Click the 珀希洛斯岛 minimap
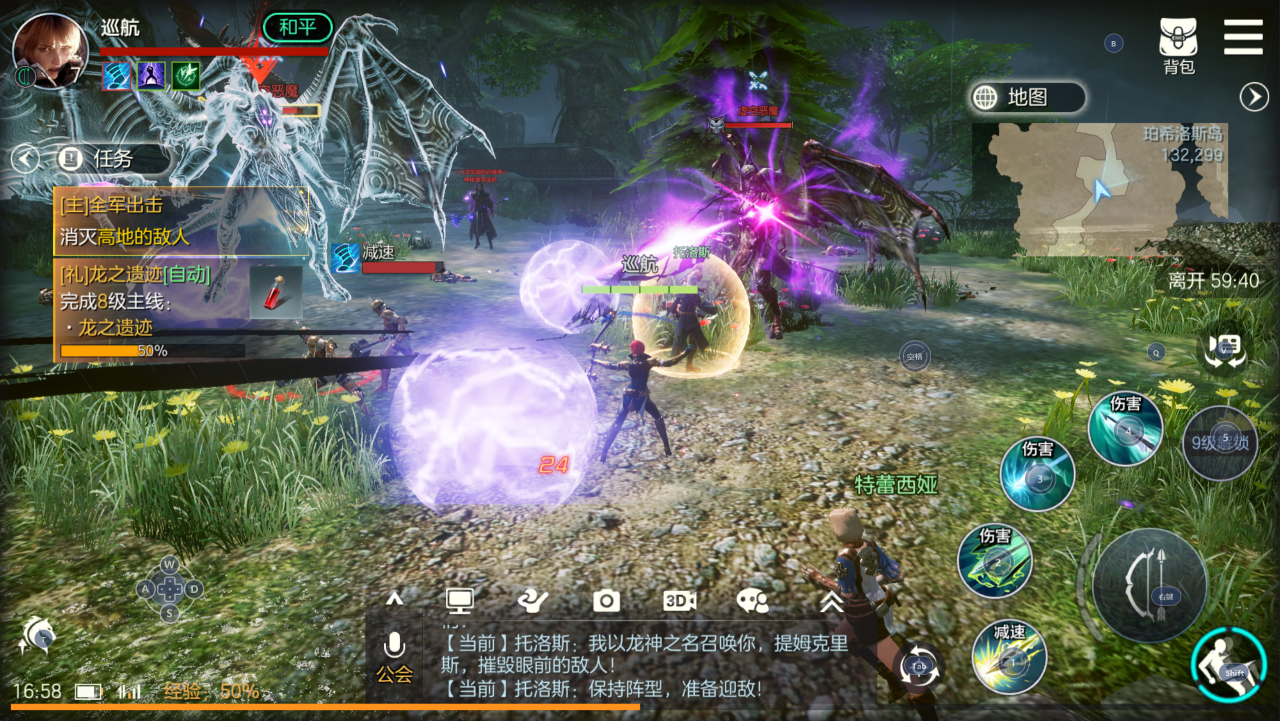 pyautogui.click(x=1100, y=189)
